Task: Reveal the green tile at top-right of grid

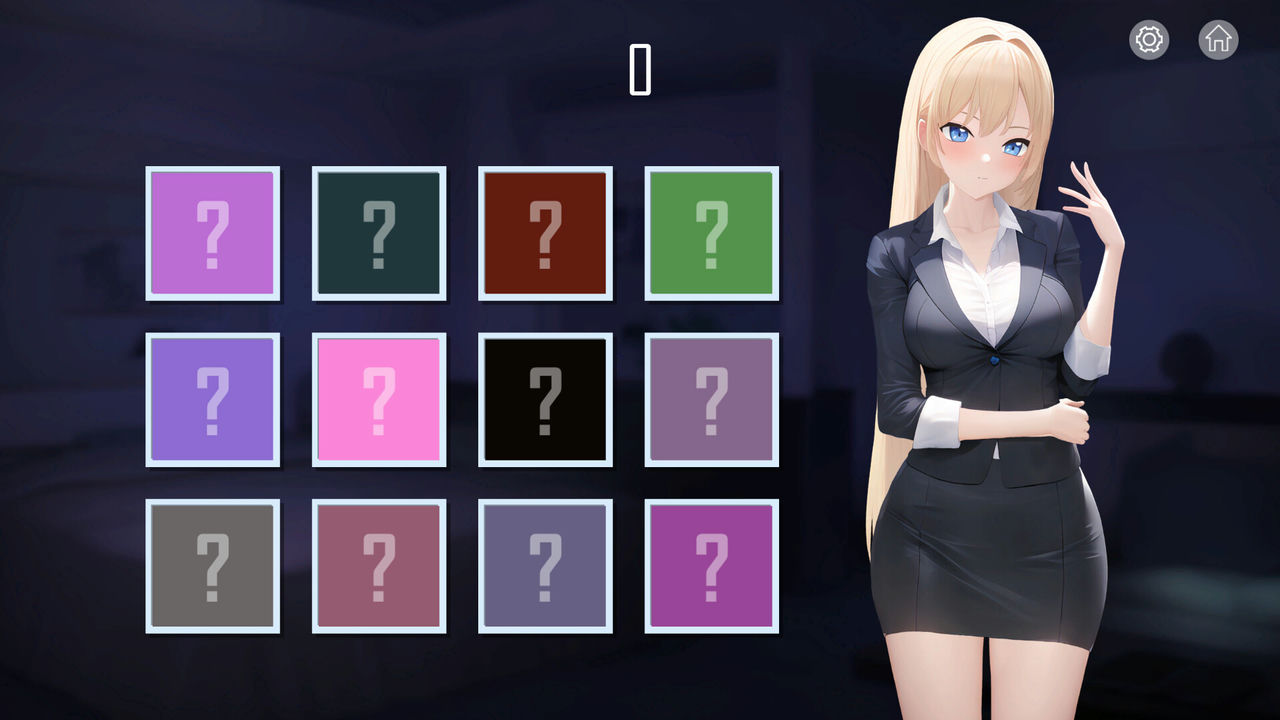Action: click(x=711, y=232)
